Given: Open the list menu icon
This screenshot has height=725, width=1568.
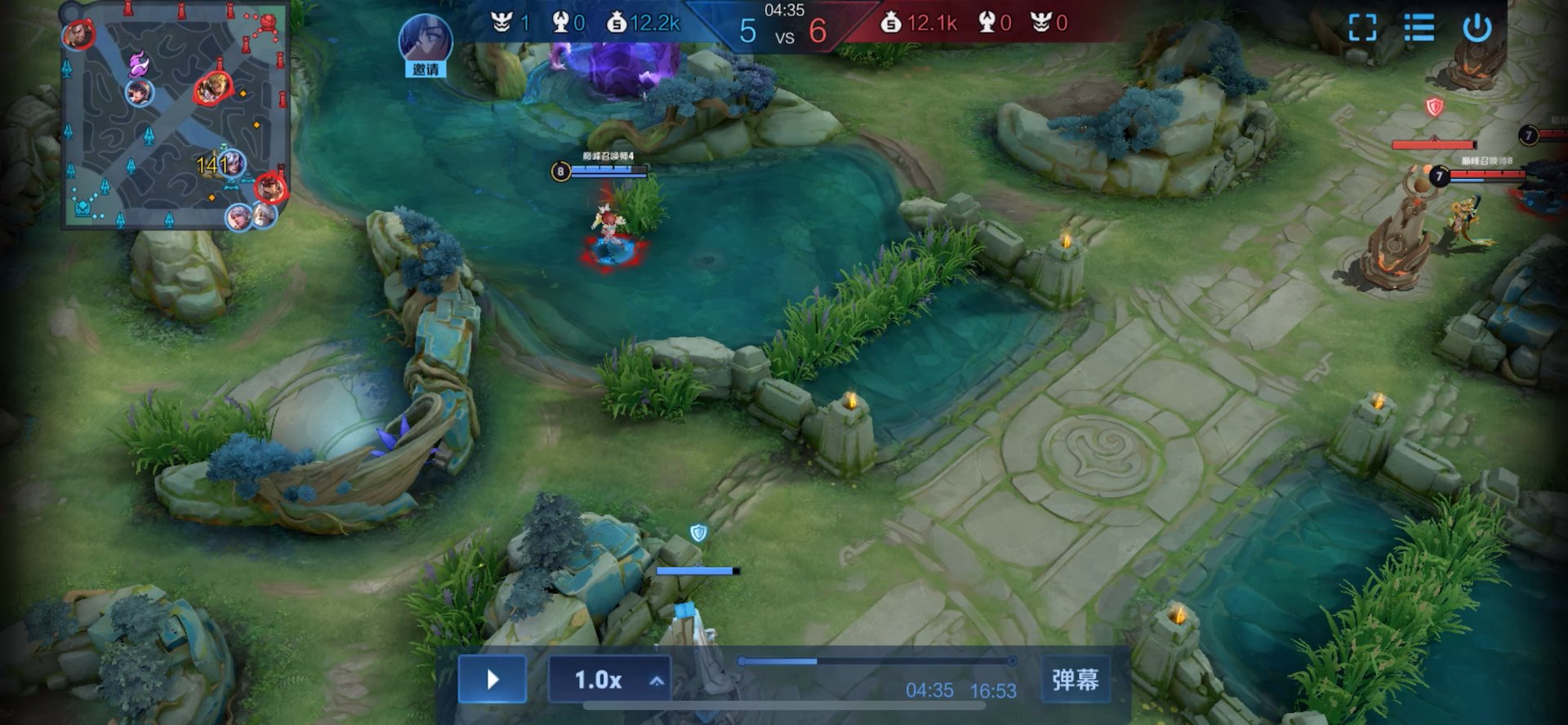Looking at the screenshot, I should point(1419,28).
